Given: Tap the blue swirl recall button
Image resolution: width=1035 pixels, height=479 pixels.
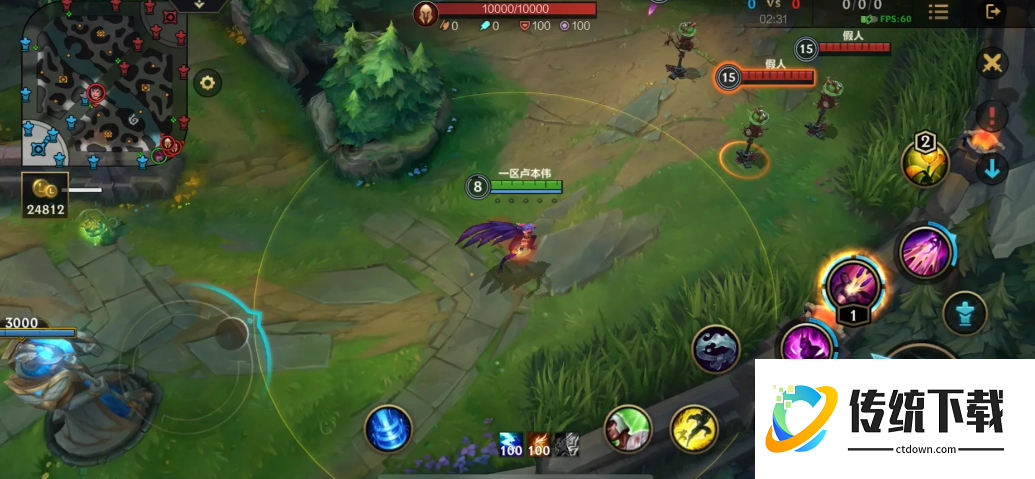Looking at the screenshot, I should tap(388, 428).
